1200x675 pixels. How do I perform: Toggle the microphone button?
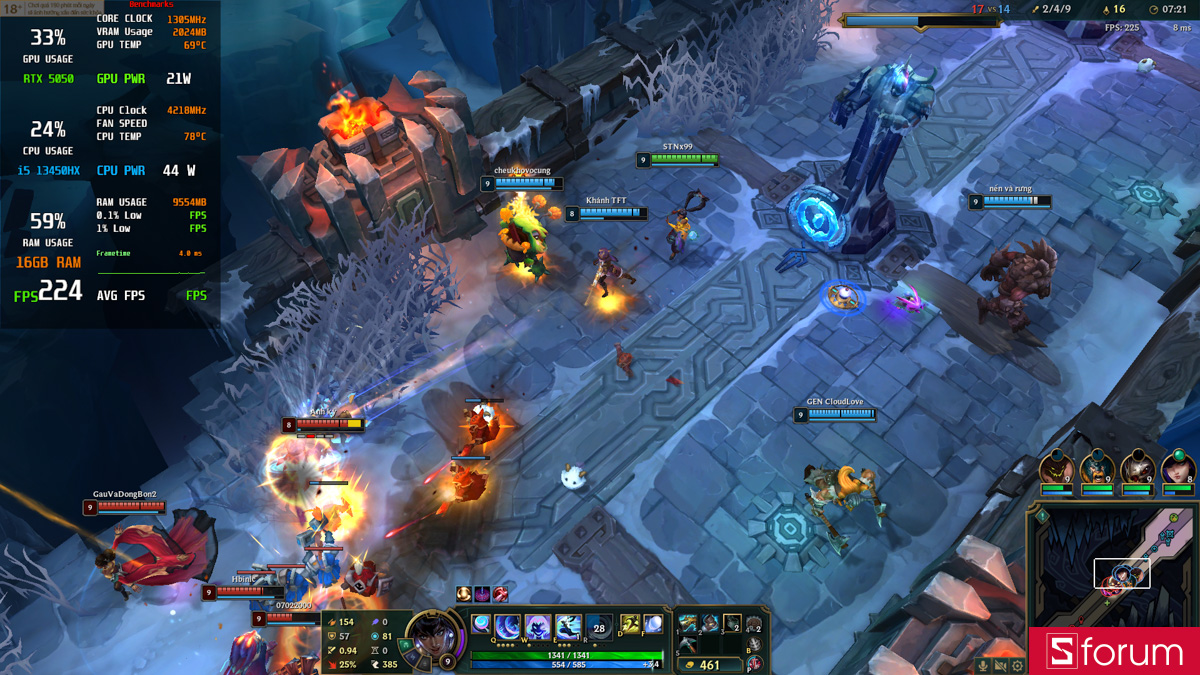983,665
